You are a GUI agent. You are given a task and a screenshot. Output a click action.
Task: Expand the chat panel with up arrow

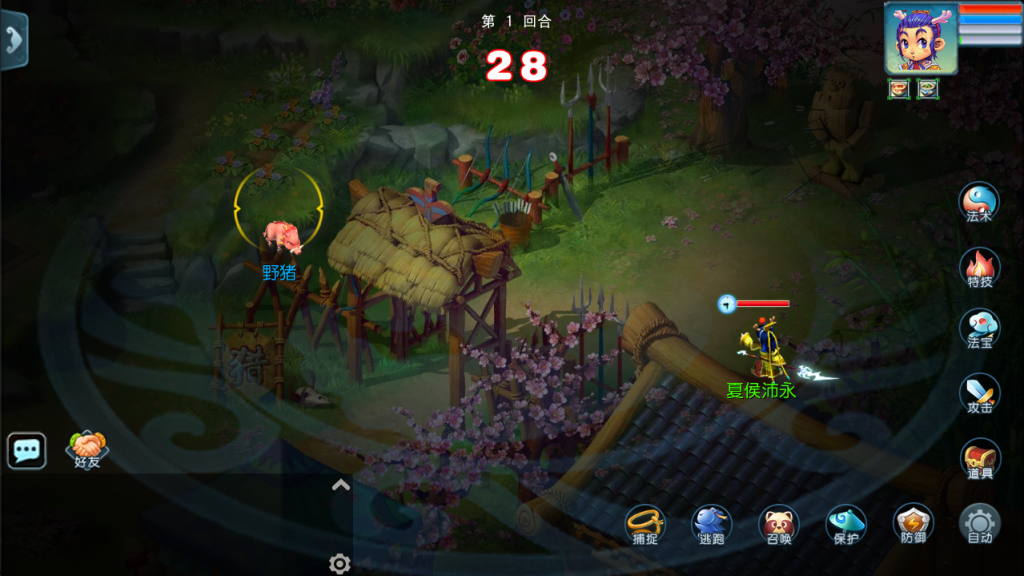tap(340, 486)
